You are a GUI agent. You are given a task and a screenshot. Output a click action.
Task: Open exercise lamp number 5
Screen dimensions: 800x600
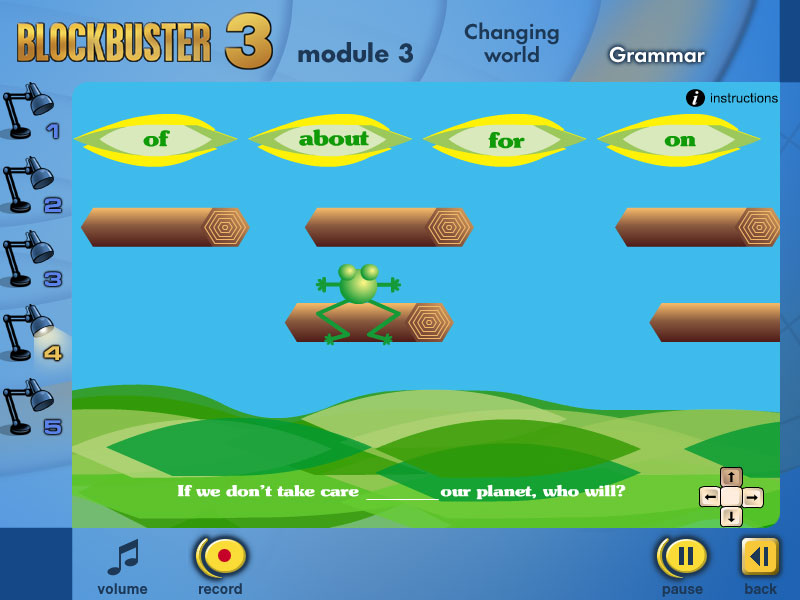pos(31,410)
